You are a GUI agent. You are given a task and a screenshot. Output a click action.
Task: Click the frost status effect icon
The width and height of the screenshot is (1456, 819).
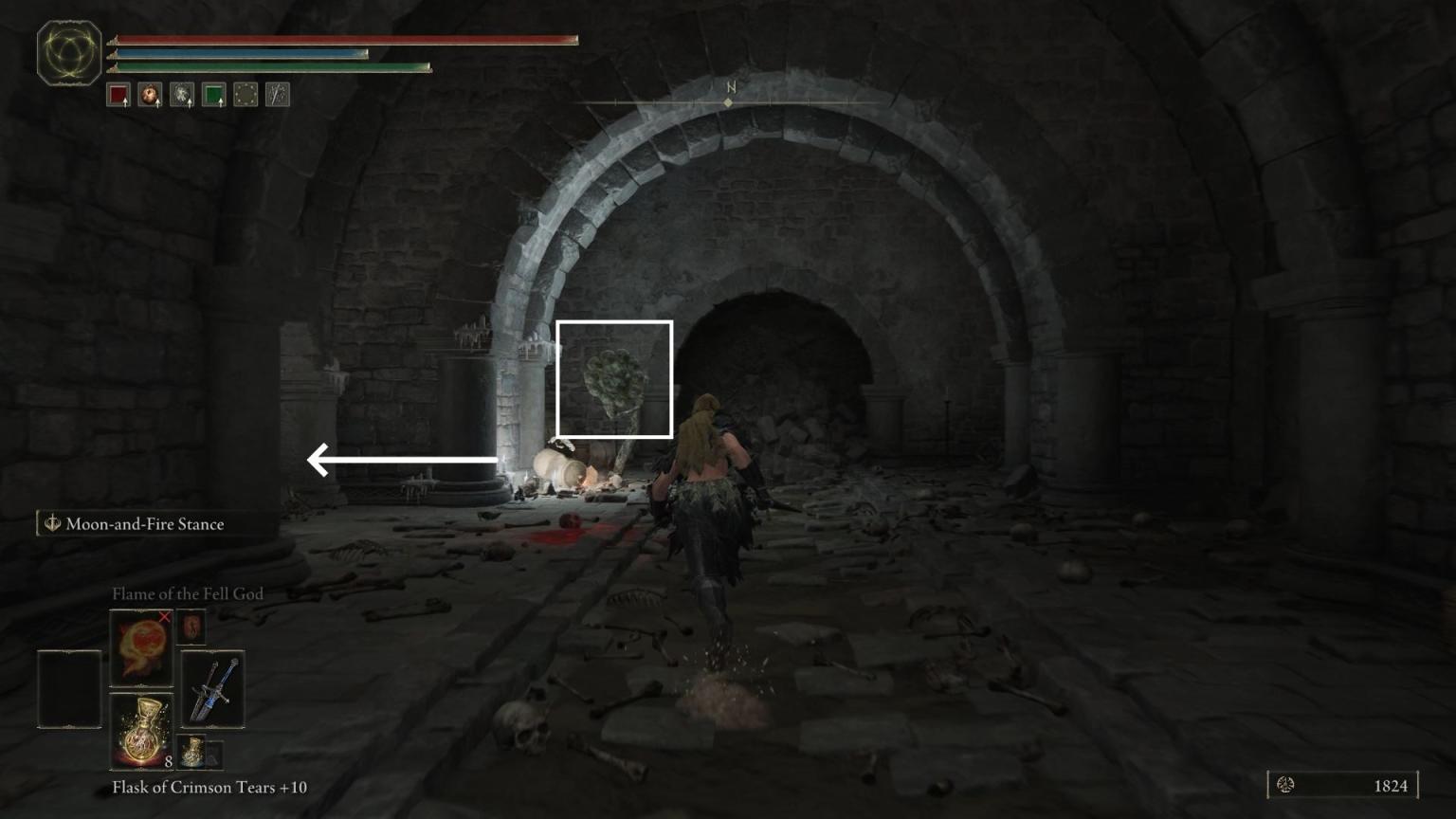tap(181, 94)
